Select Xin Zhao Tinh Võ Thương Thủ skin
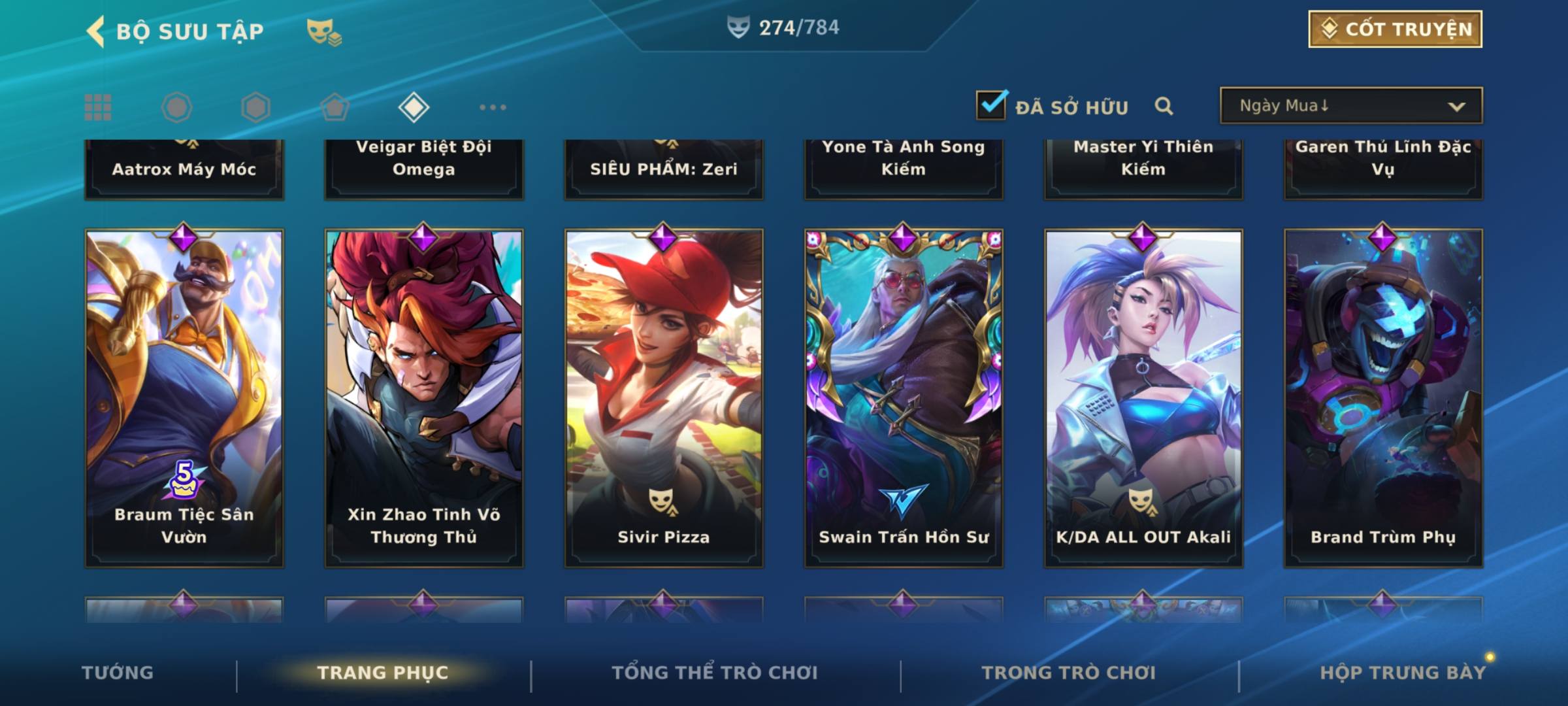 pos(424,397)
